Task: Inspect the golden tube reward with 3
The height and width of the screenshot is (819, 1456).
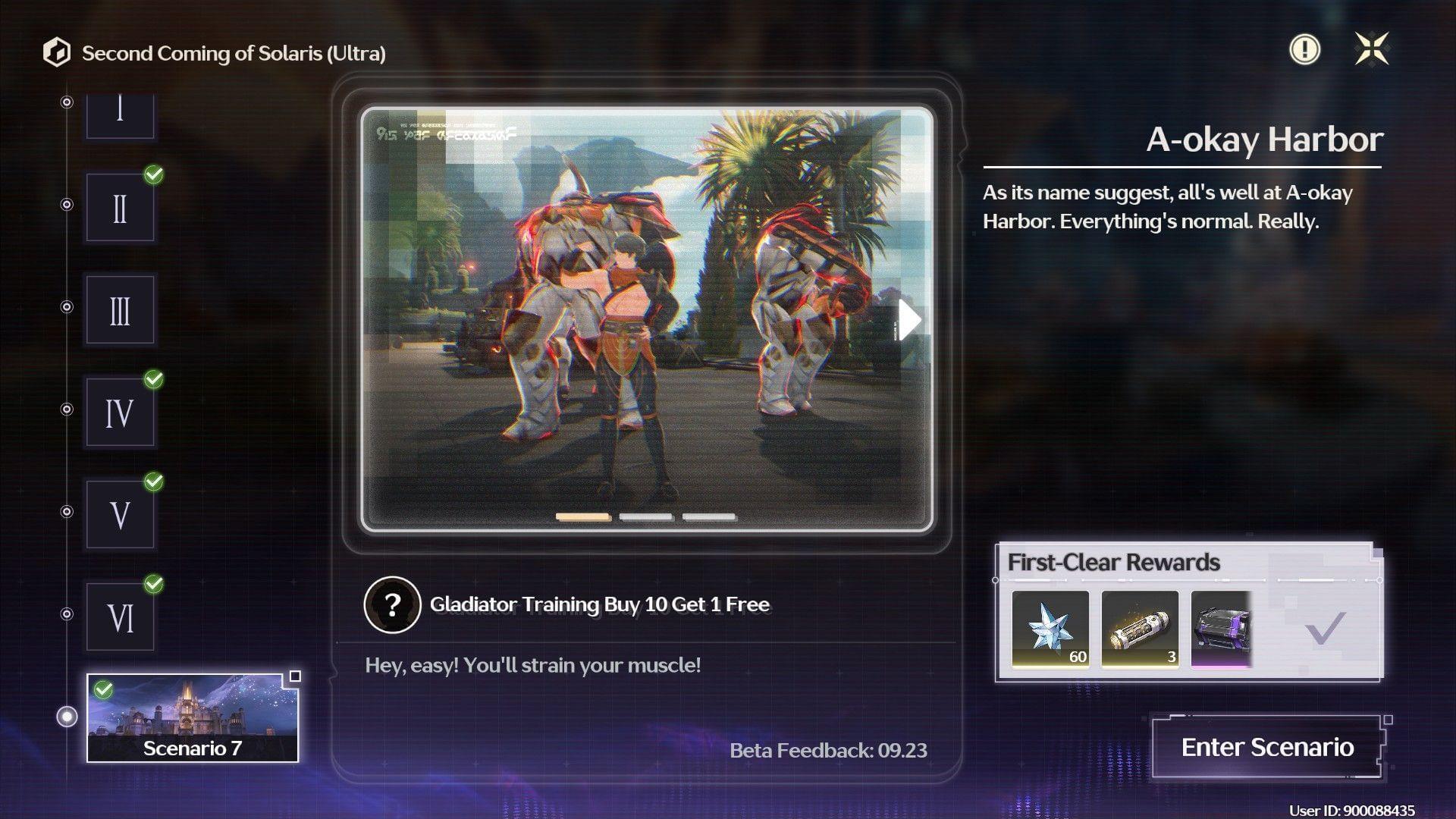Action: coord(1140,629)
